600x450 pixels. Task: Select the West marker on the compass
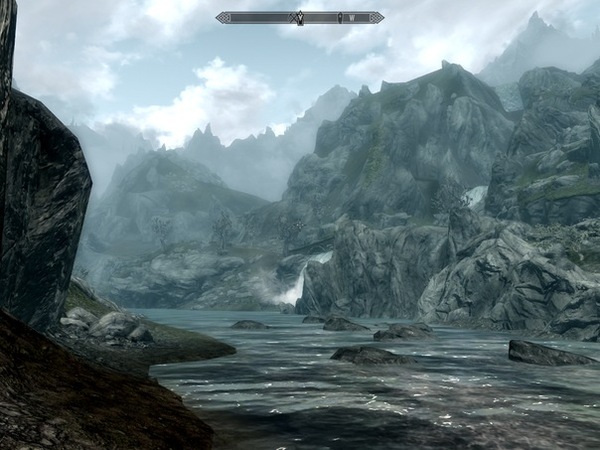tap(352, 17)
